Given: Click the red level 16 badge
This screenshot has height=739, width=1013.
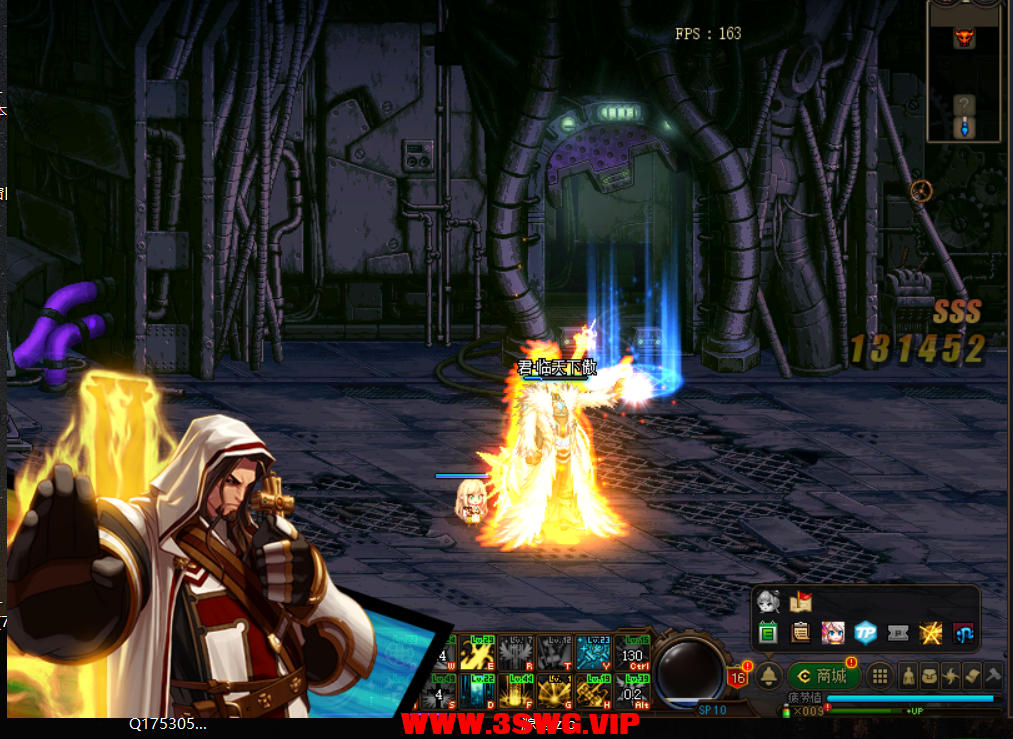Looking at the screenshot, I should [x=738, y=677].
